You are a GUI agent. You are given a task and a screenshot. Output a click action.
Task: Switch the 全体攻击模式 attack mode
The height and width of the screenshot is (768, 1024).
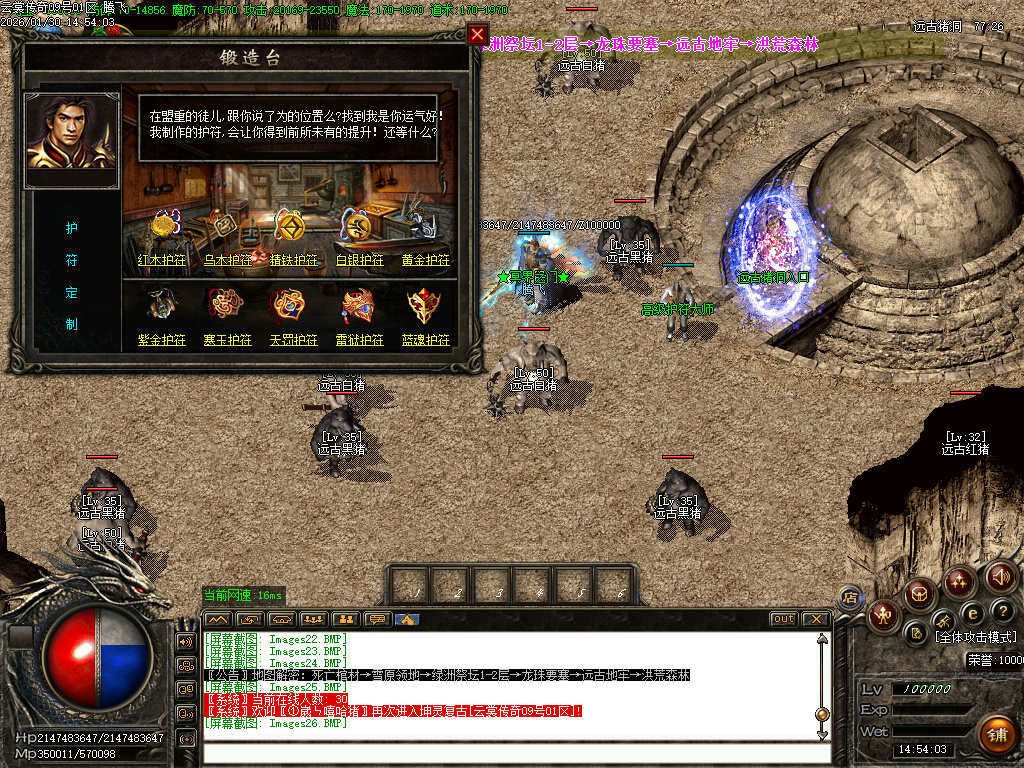pos(975,637)
